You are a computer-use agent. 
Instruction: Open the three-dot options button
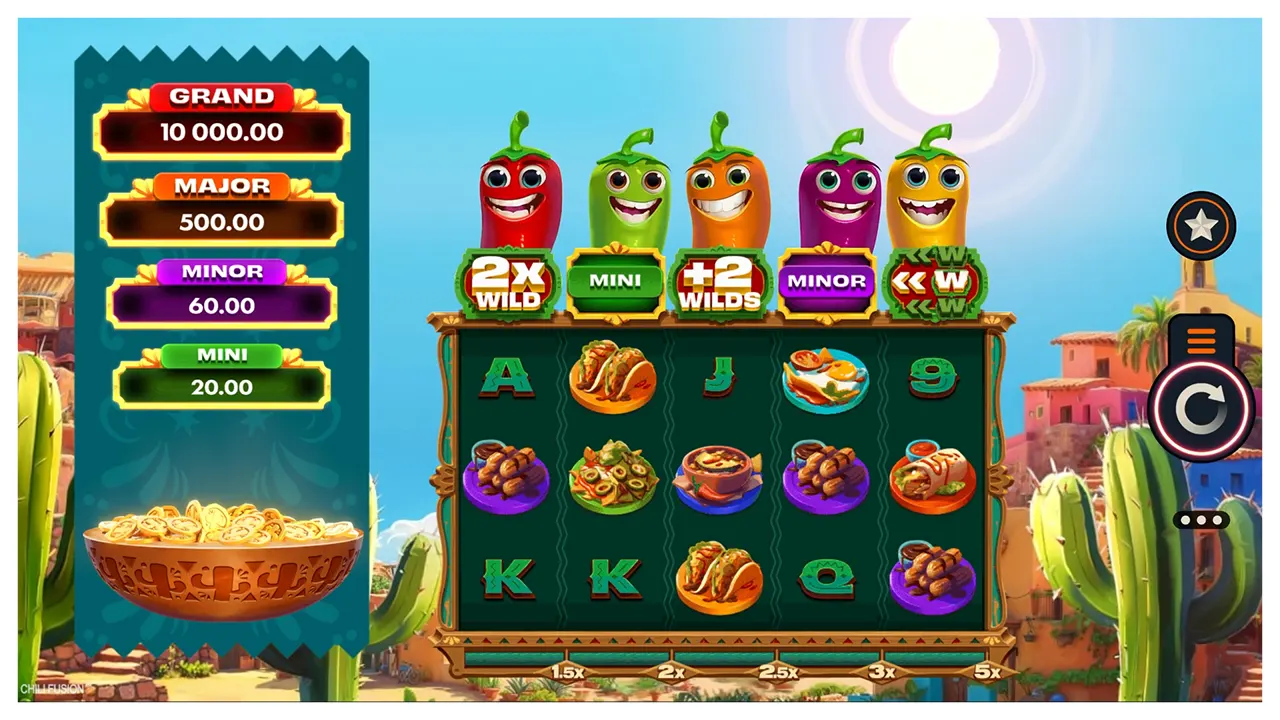(x=1201, y=520)
